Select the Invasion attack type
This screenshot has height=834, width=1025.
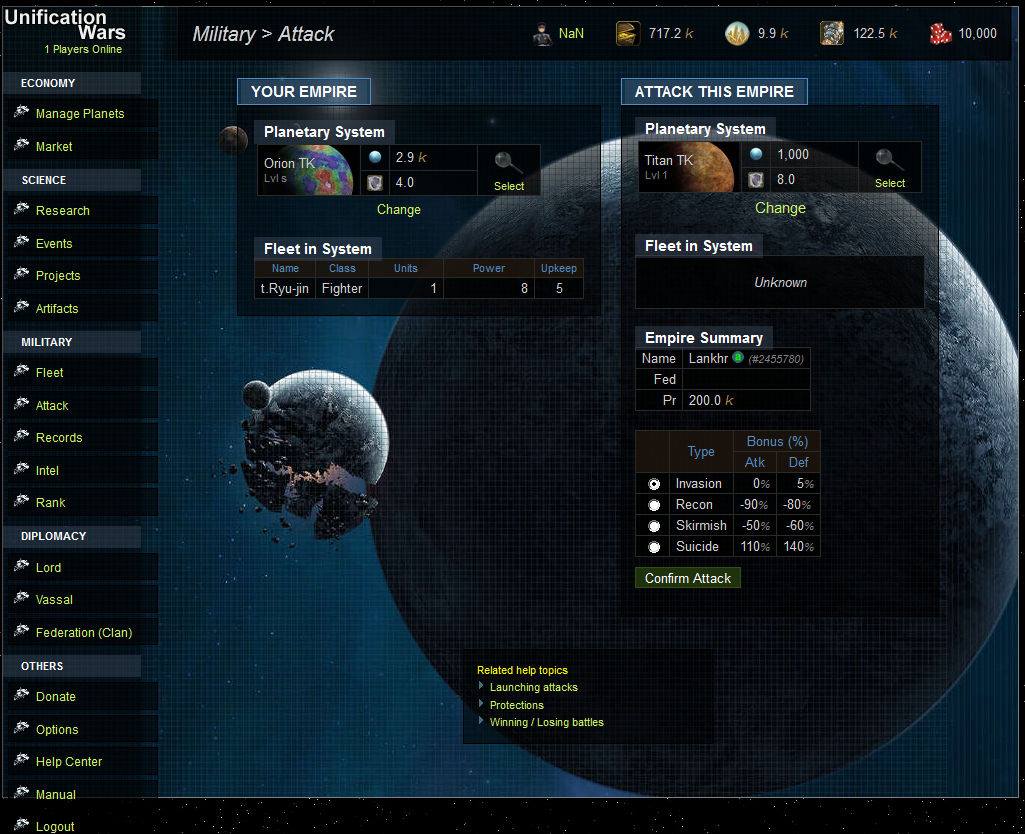click(x=654, y=484)
